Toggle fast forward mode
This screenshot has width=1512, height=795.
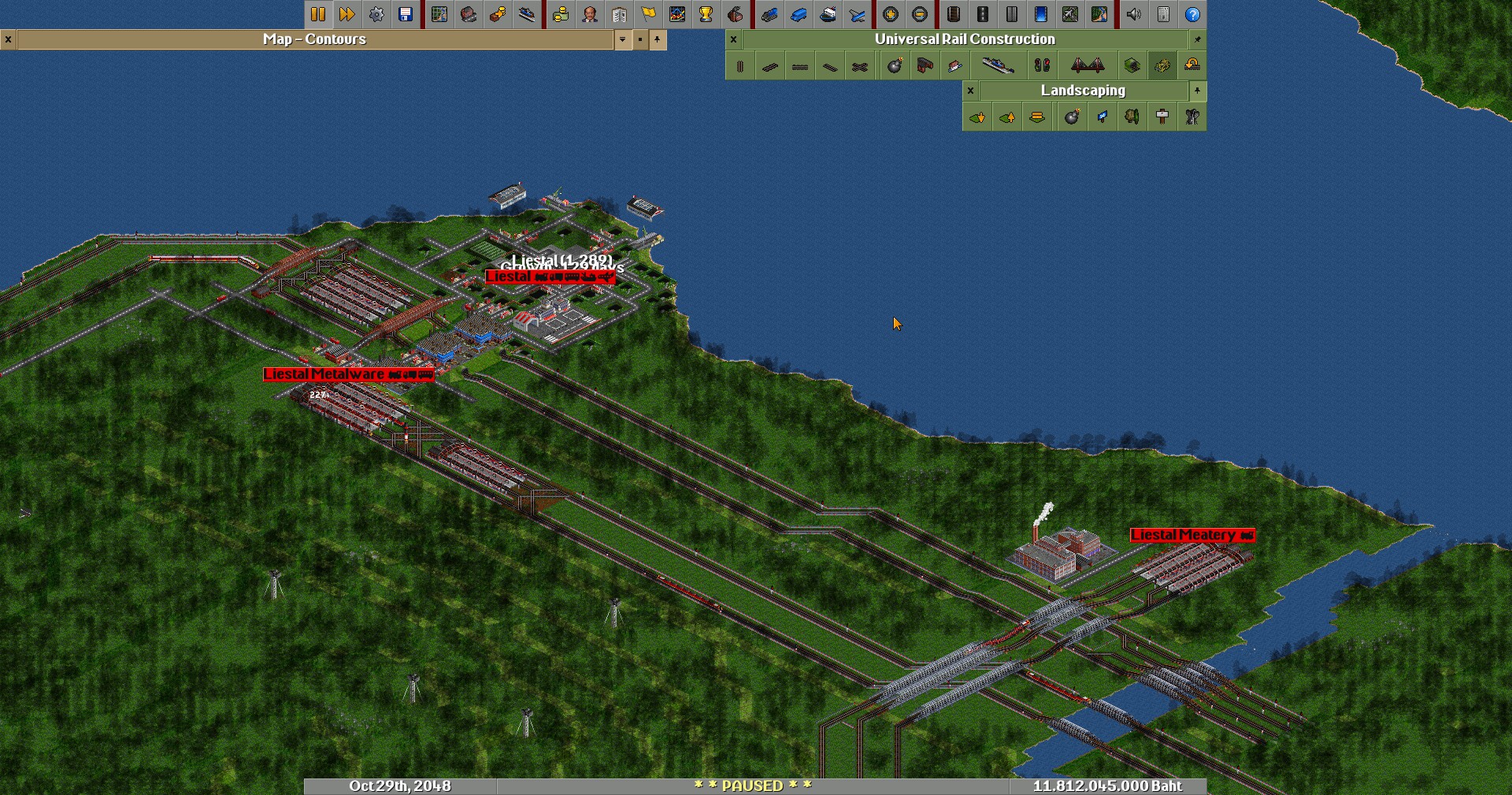[347, 14]
